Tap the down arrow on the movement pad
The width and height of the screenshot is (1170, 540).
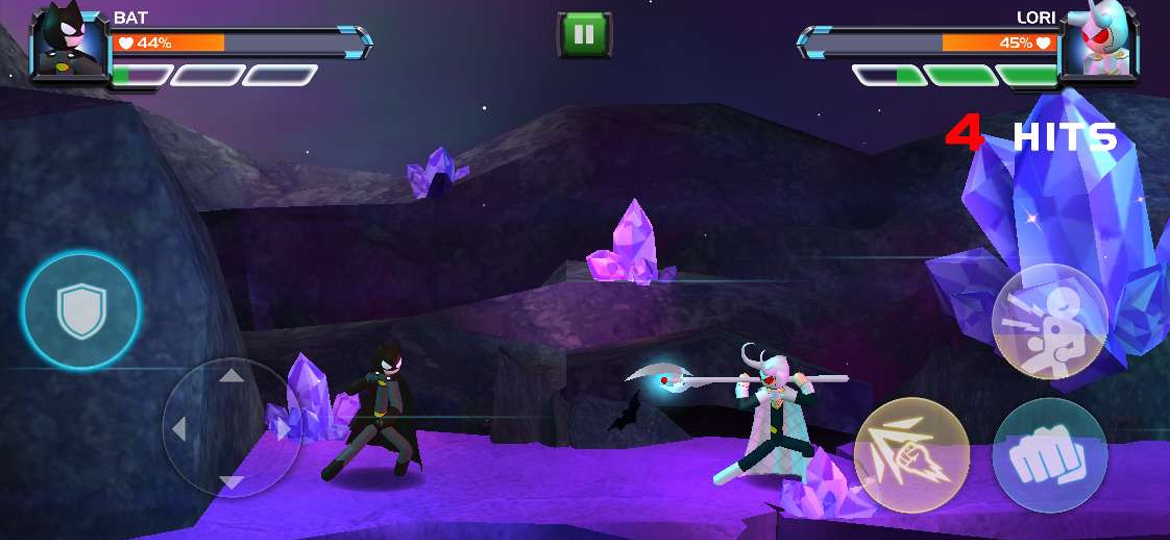(231, 482)
